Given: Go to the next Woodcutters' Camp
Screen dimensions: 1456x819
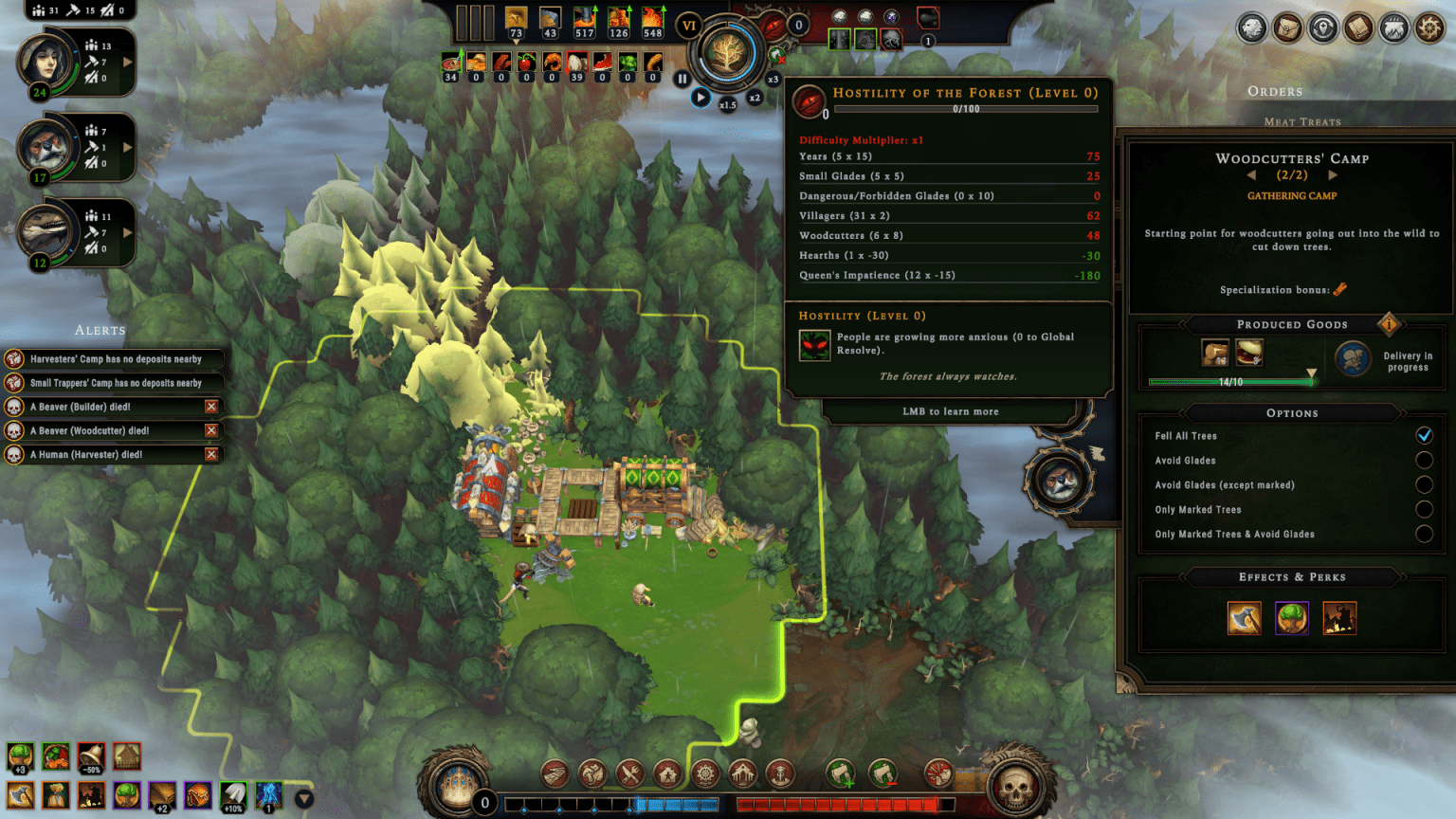Looking at the screenshot, I should coord(1333,175).
